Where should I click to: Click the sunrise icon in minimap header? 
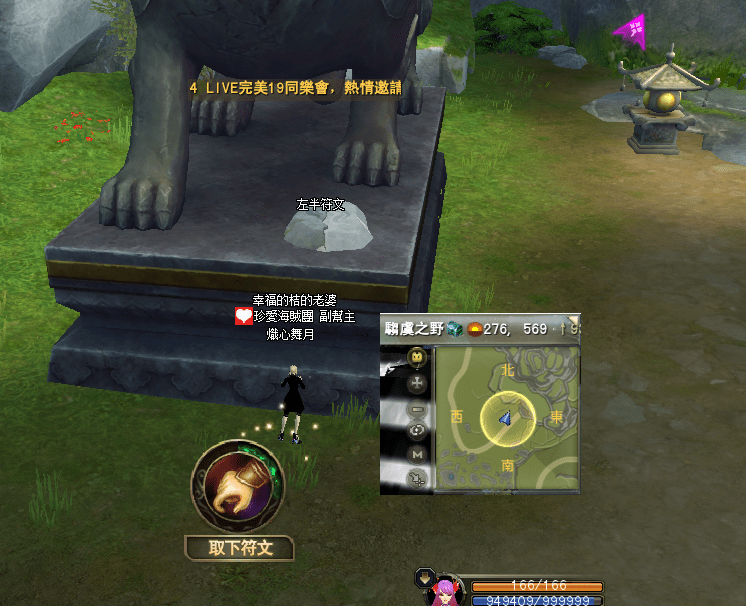point(473,328)
